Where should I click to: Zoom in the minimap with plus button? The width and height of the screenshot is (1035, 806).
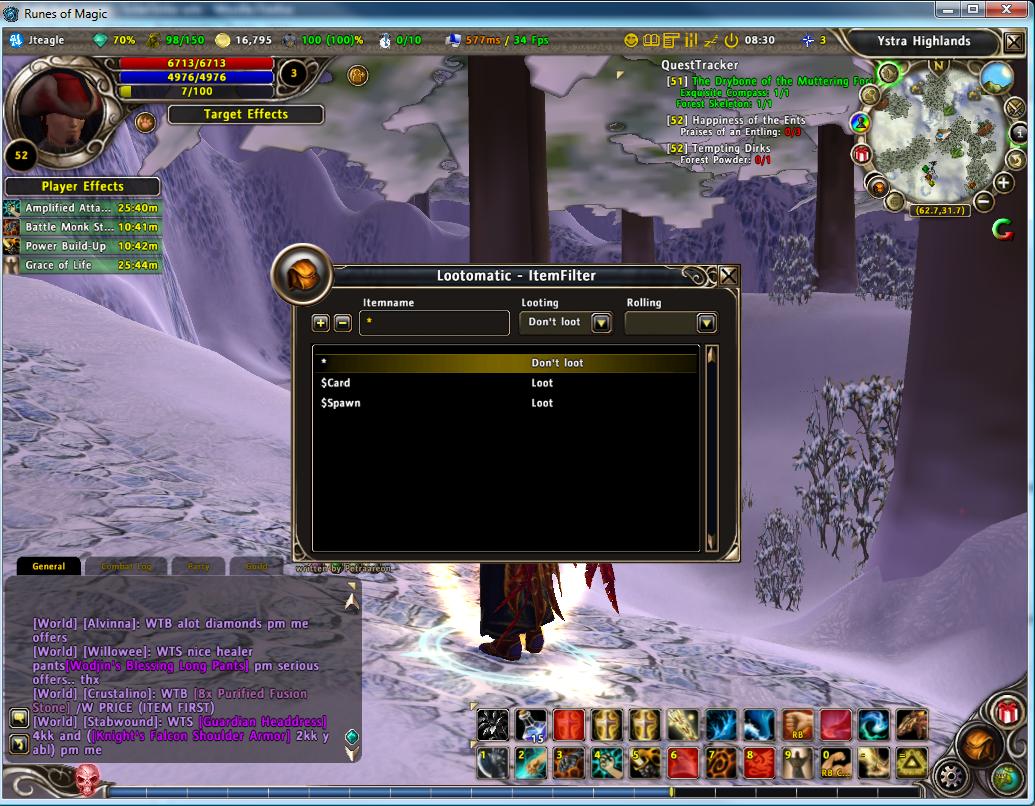tap(1004, 182)
